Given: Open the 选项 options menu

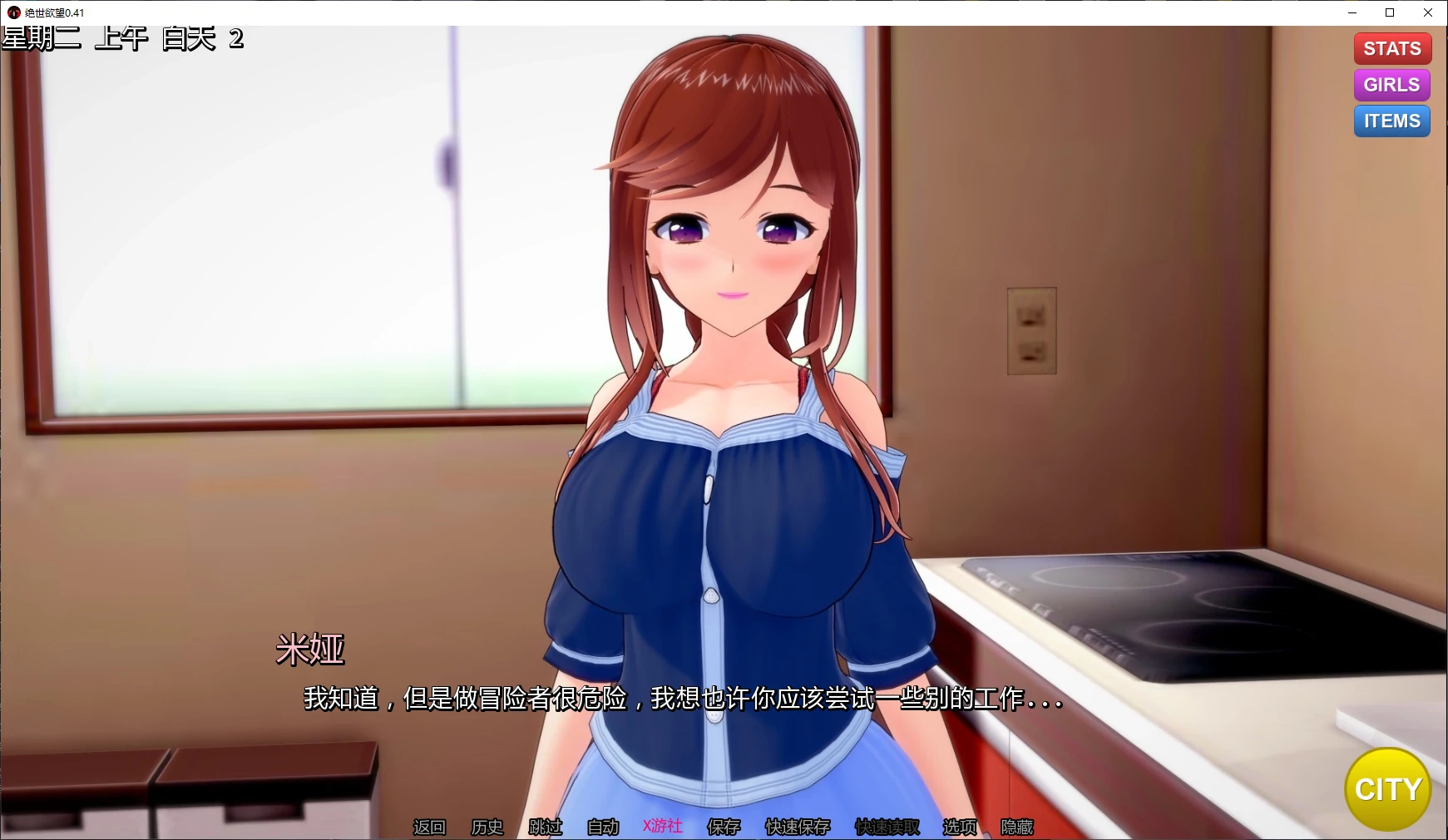Looking at the screenshot, I should tap(958, 828).
